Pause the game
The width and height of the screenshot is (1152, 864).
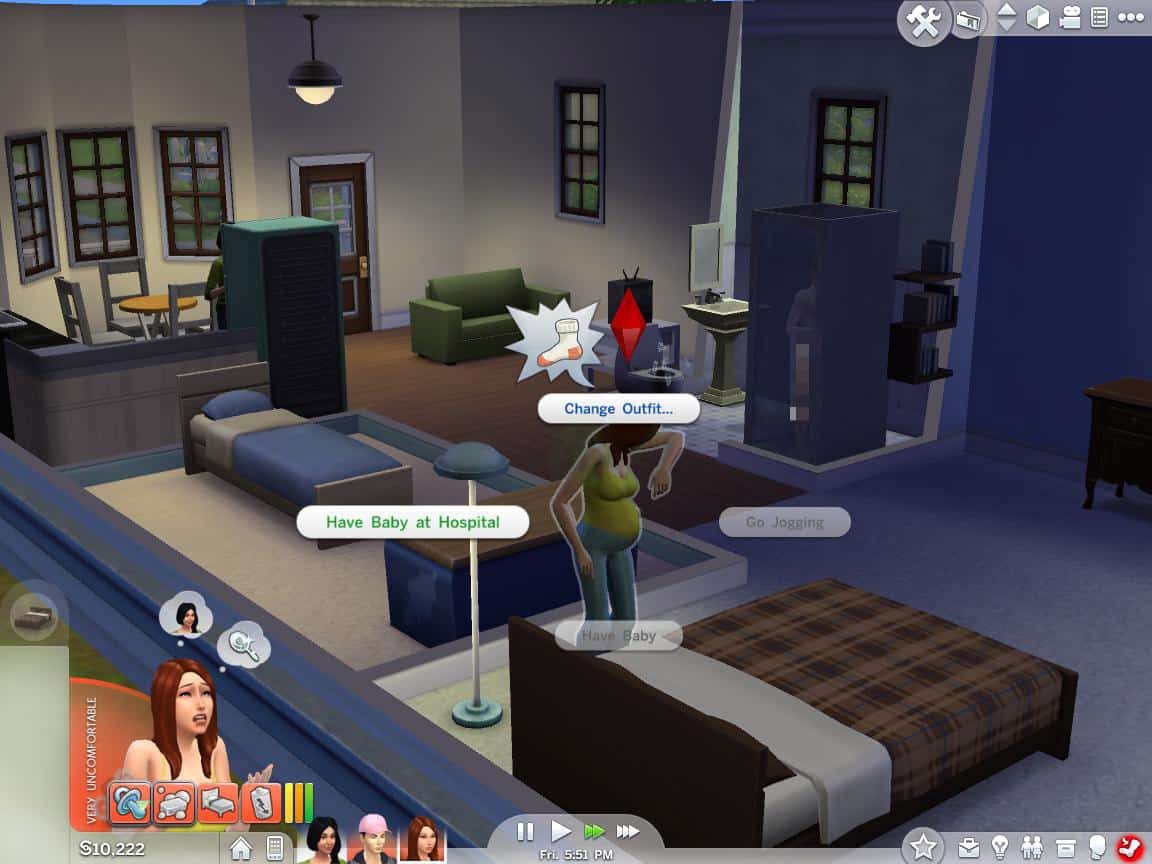pos(525,831)
